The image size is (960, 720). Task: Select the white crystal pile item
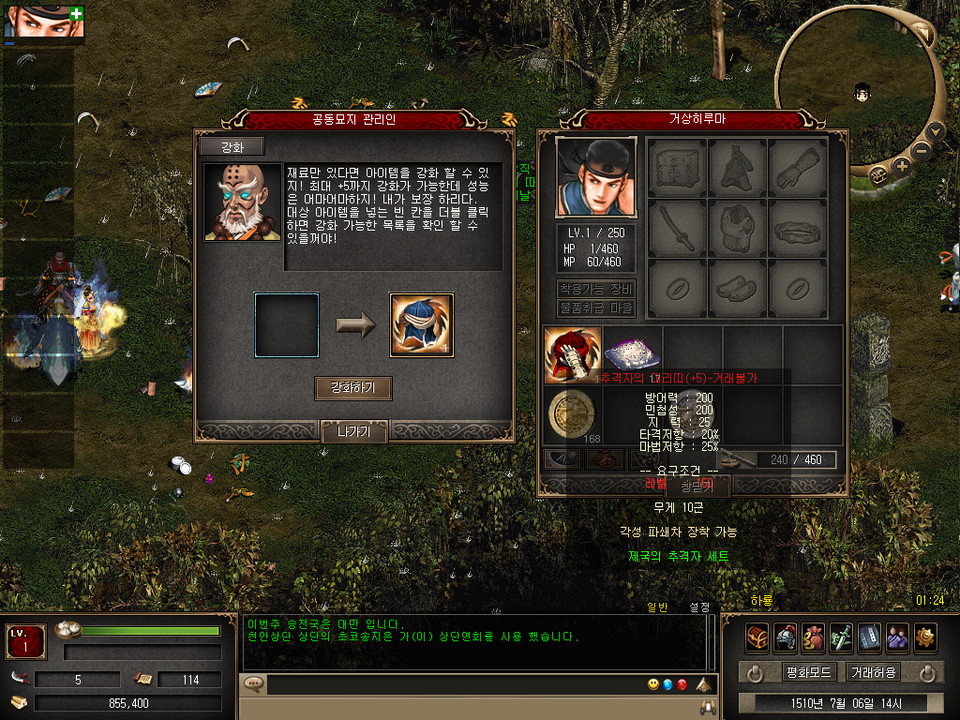(x=632, y=355)
